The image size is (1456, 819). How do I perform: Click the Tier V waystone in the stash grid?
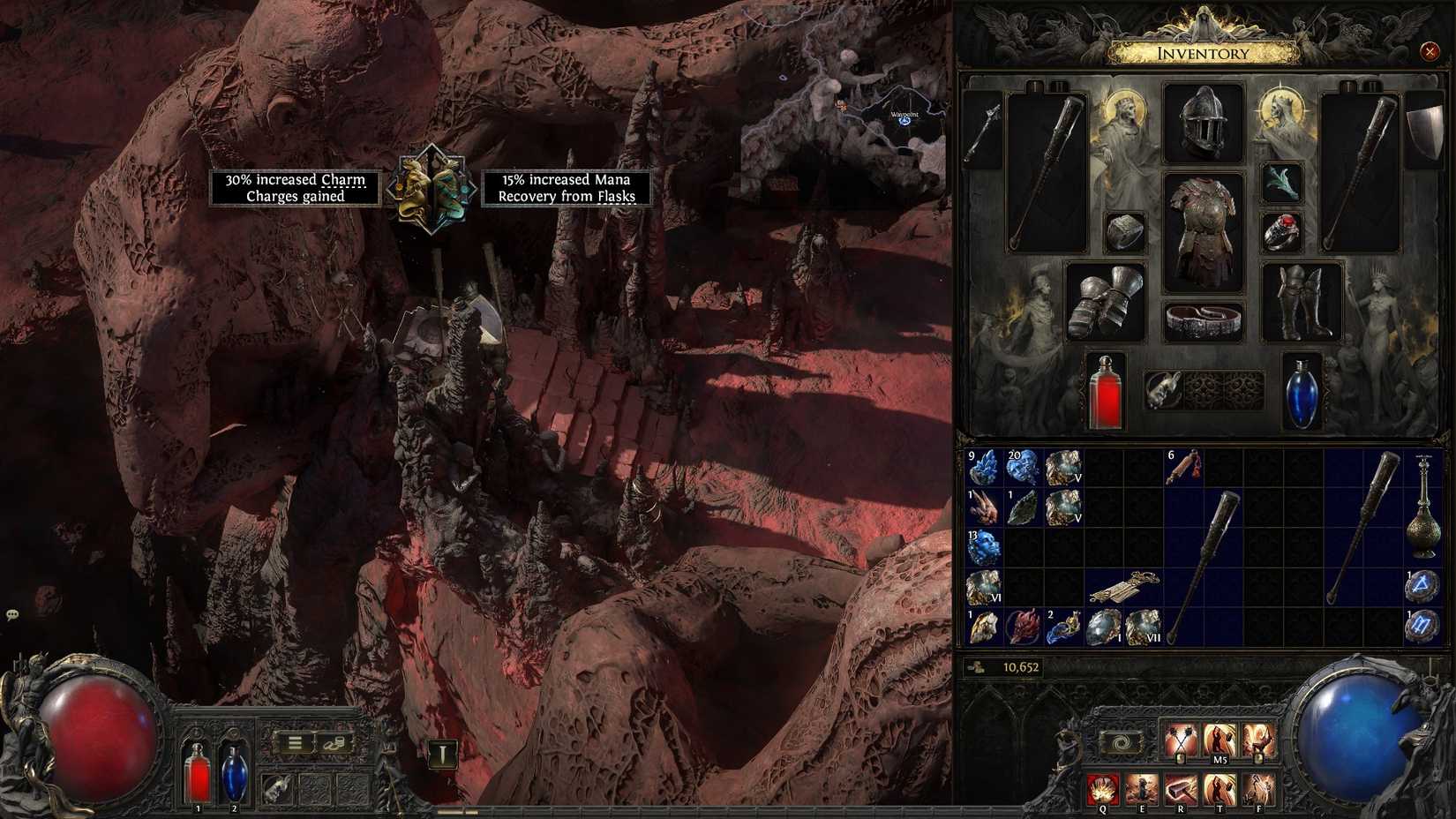[x=1064, y=468]
